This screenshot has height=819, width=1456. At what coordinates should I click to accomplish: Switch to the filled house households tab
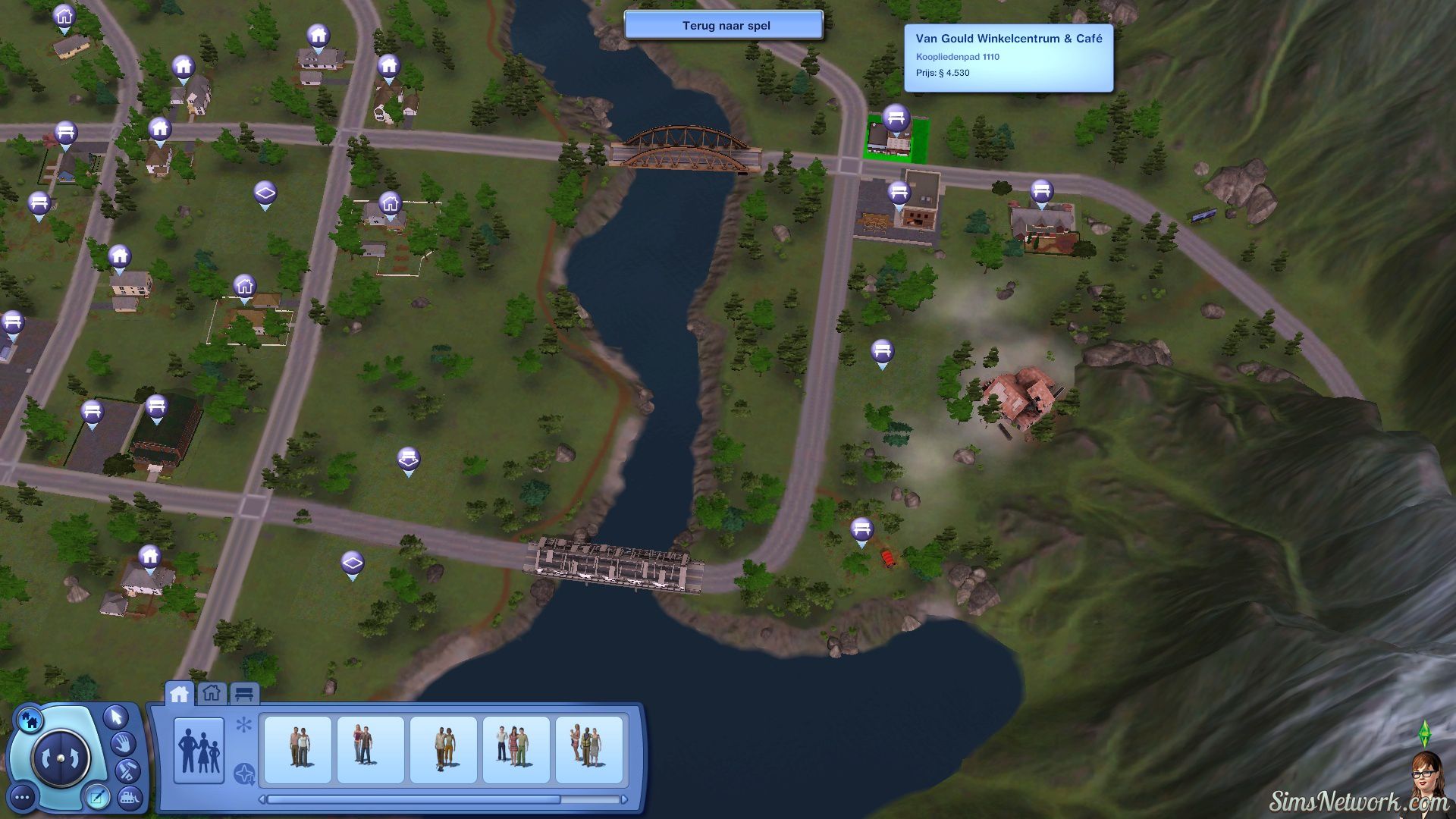pos(179,694)
